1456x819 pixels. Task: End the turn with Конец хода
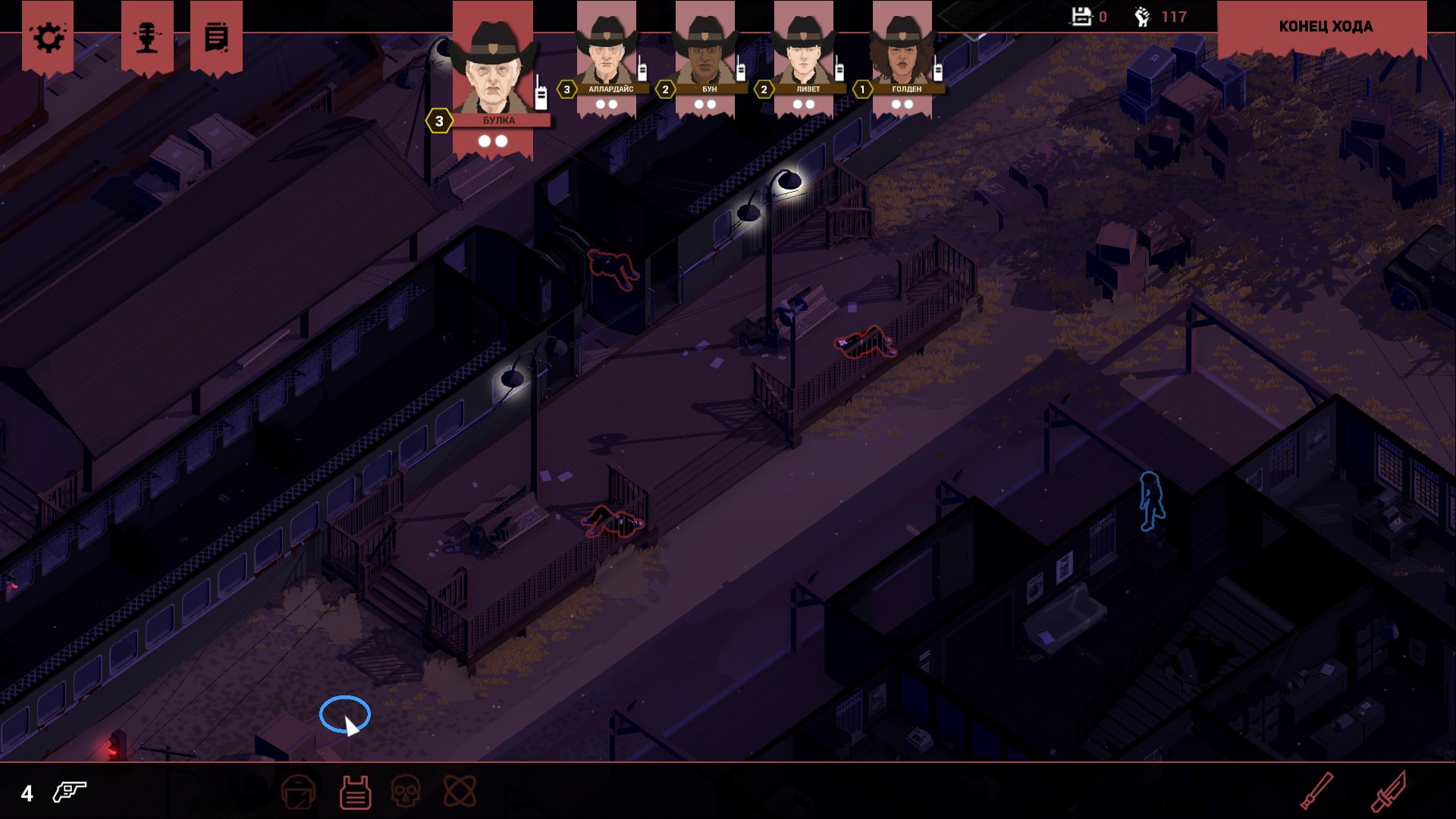coord(1324,27)
